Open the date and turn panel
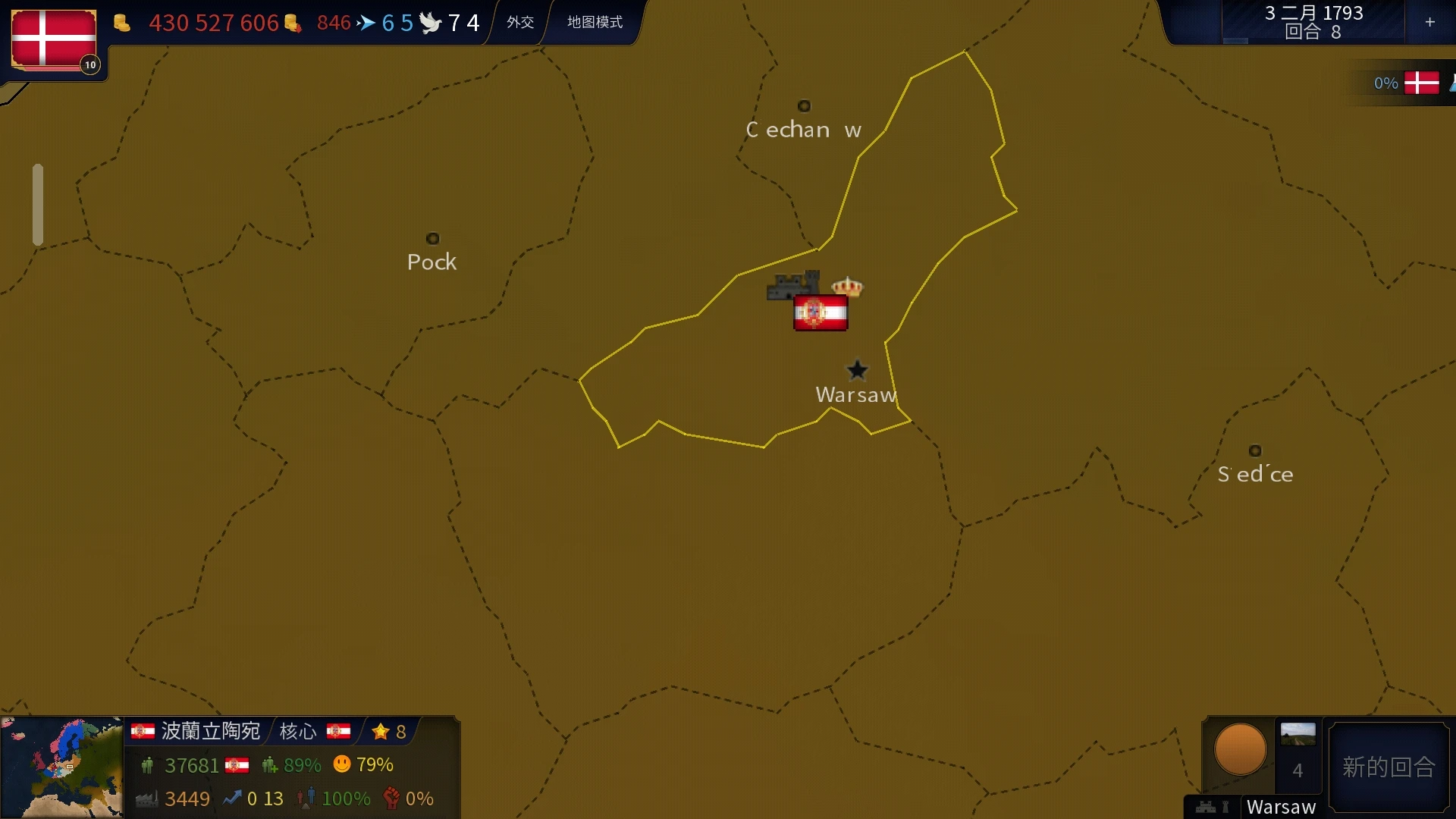 point(1313,22)
